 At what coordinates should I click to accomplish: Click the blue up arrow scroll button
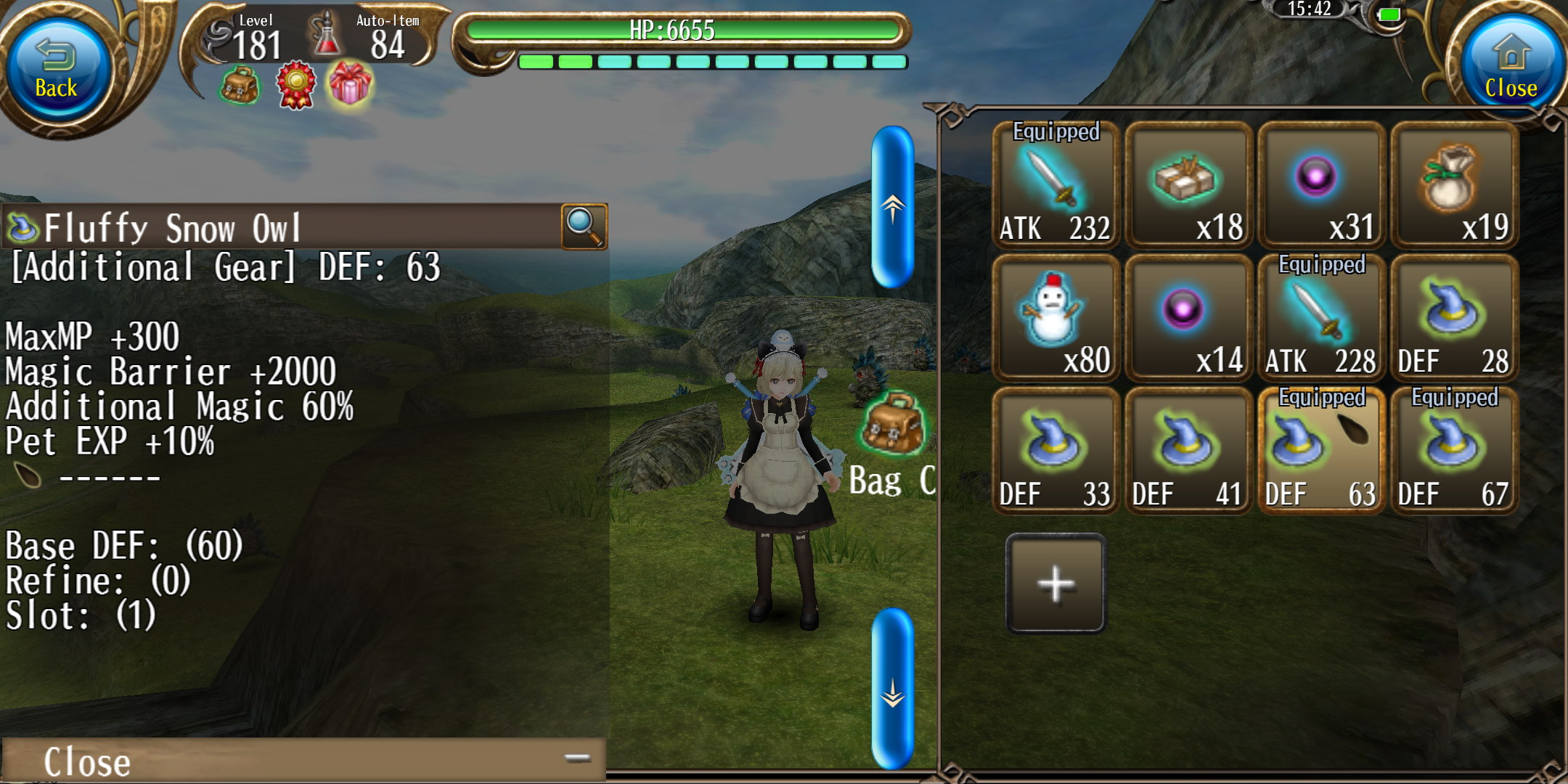893,208
